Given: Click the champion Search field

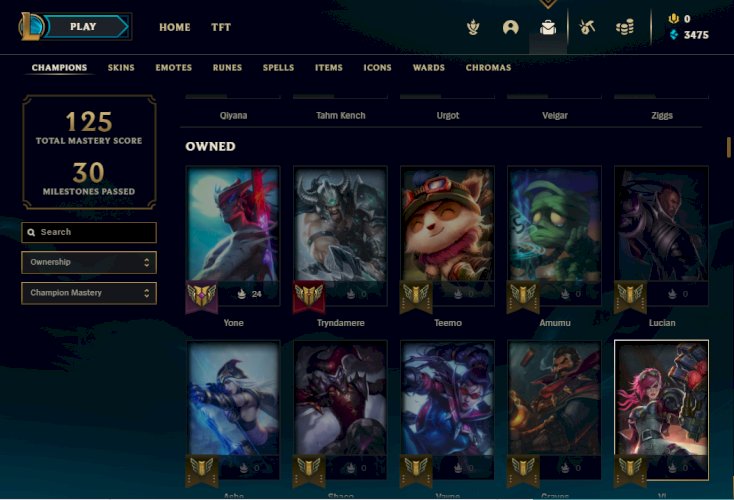Looking at the screenshot, I should pyautogui.click(x=89, y=232).
